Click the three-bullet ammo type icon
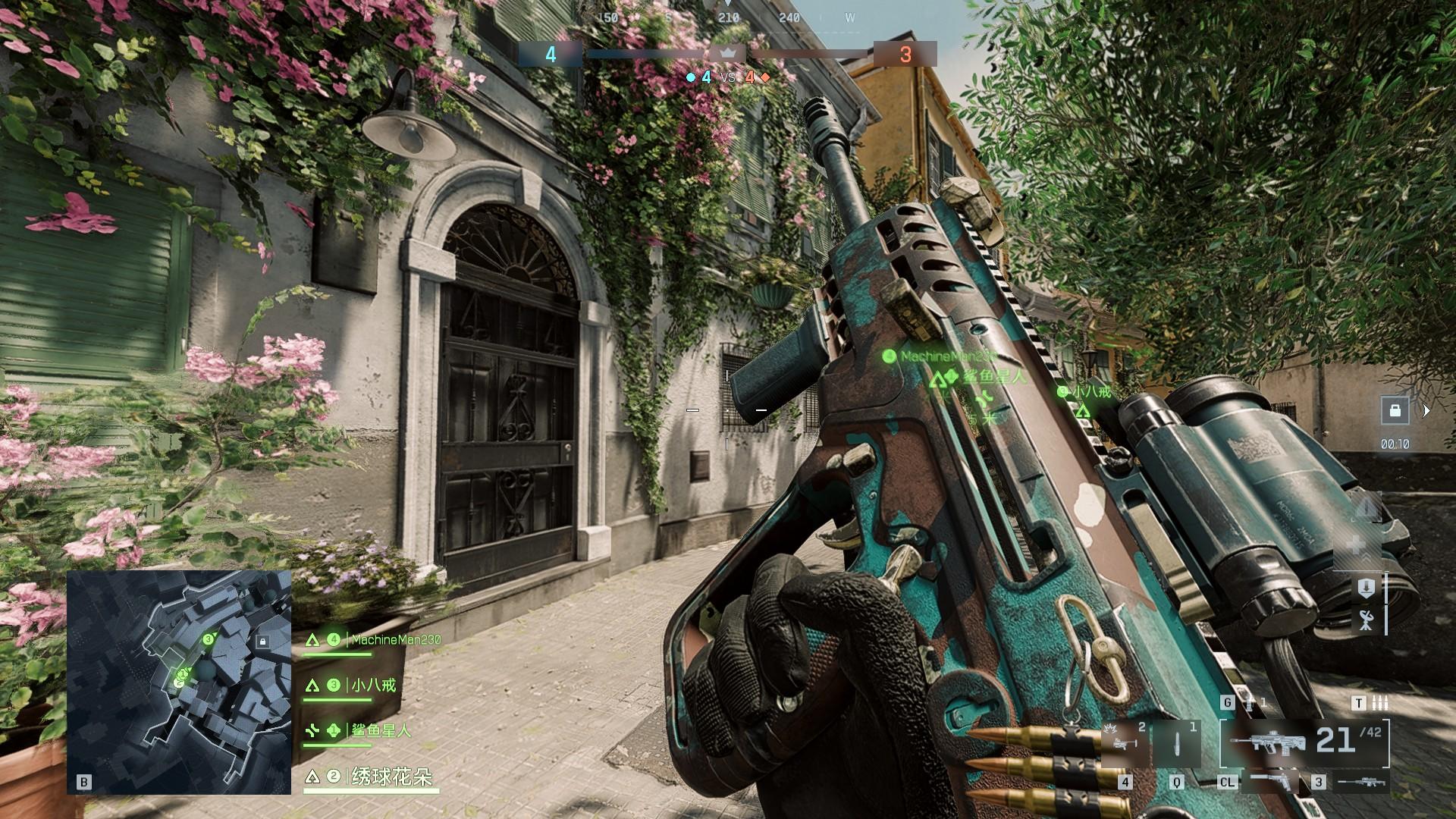This screenshot has height=819, width=1456. click(x=1380, y=703)
